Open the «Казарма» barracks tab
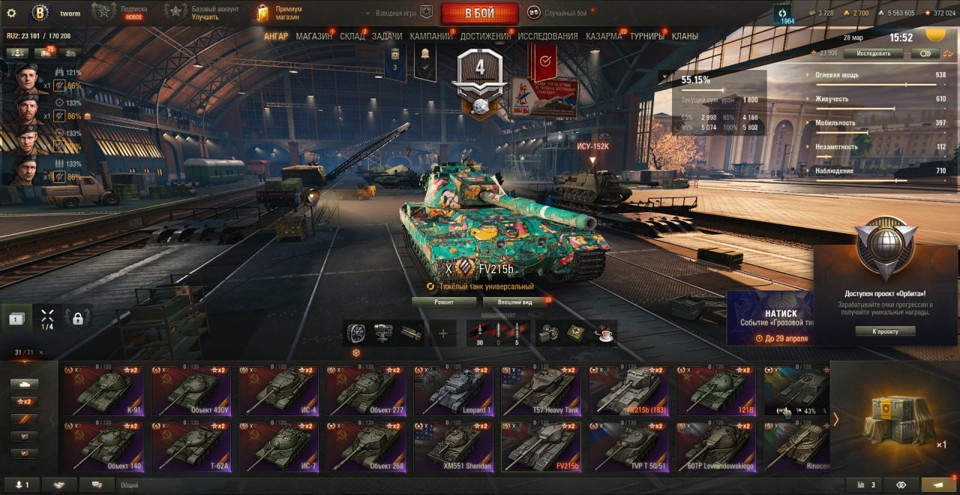The width and height of the screenshot is (960, 495). click(604, 36)
